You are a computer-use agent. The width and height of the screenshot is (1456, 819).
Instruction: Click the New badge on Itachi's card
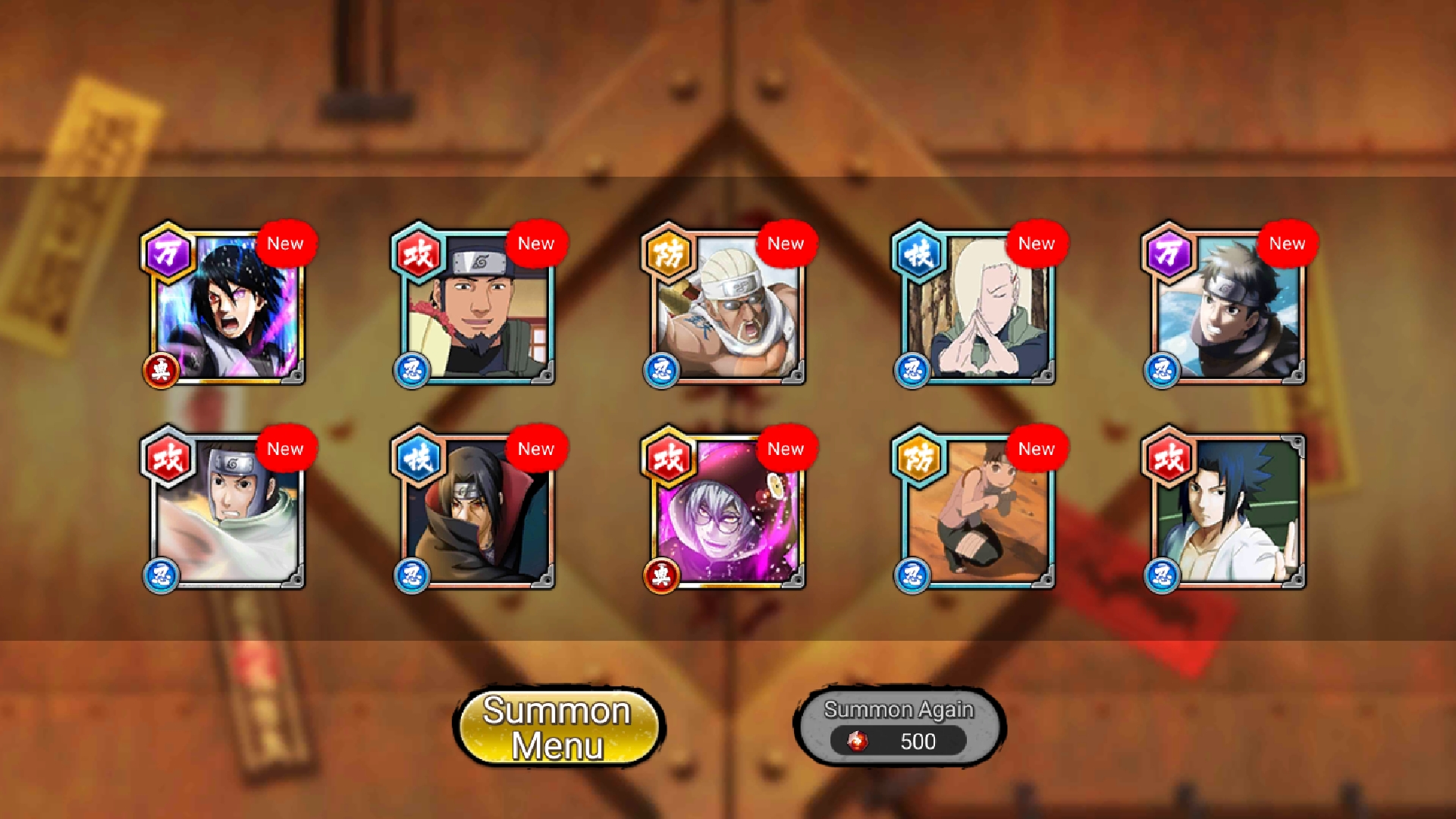click(x=536, y=448)
